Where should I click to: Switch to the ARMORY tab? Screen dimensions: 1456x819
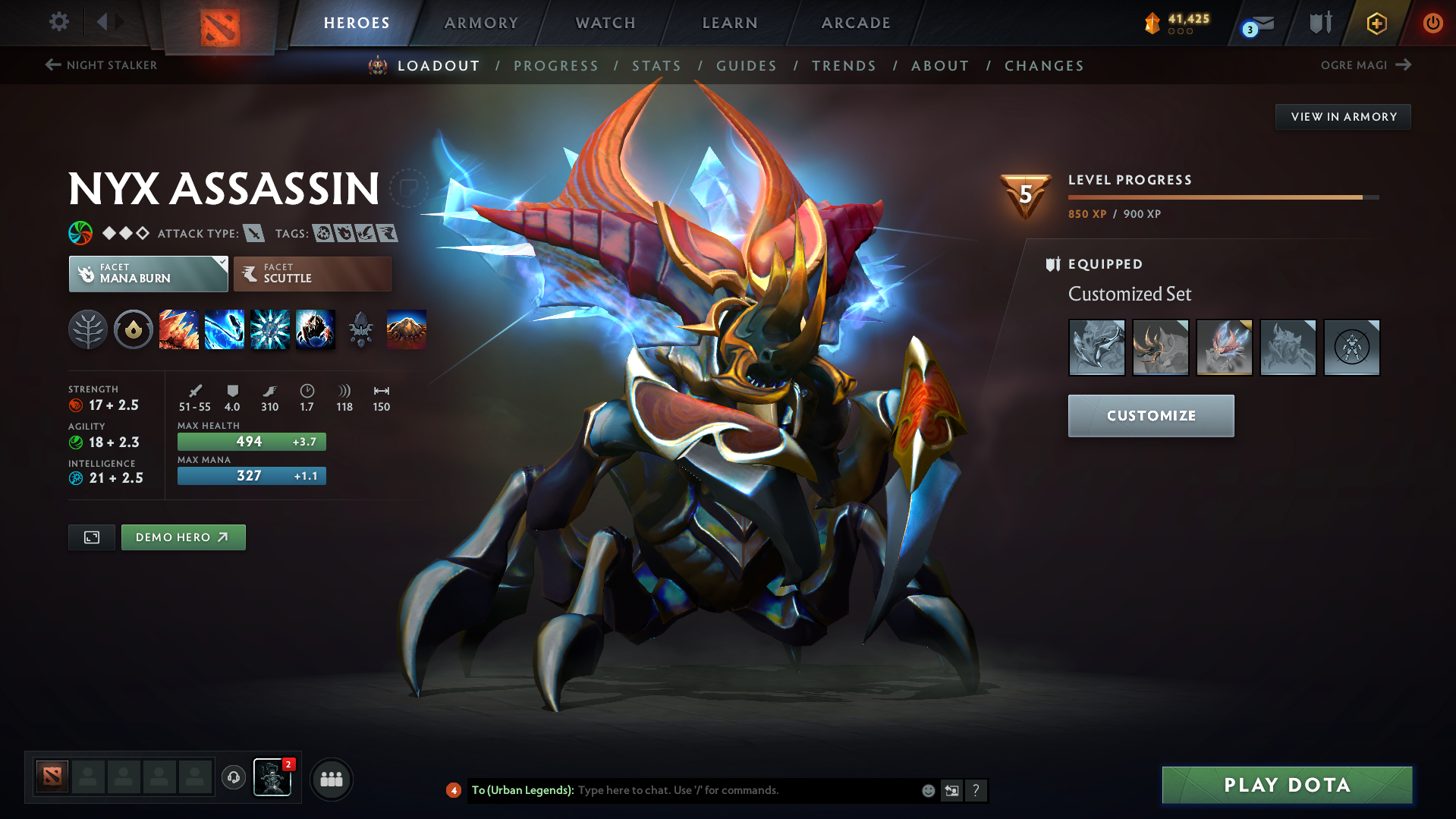point(481,23)
